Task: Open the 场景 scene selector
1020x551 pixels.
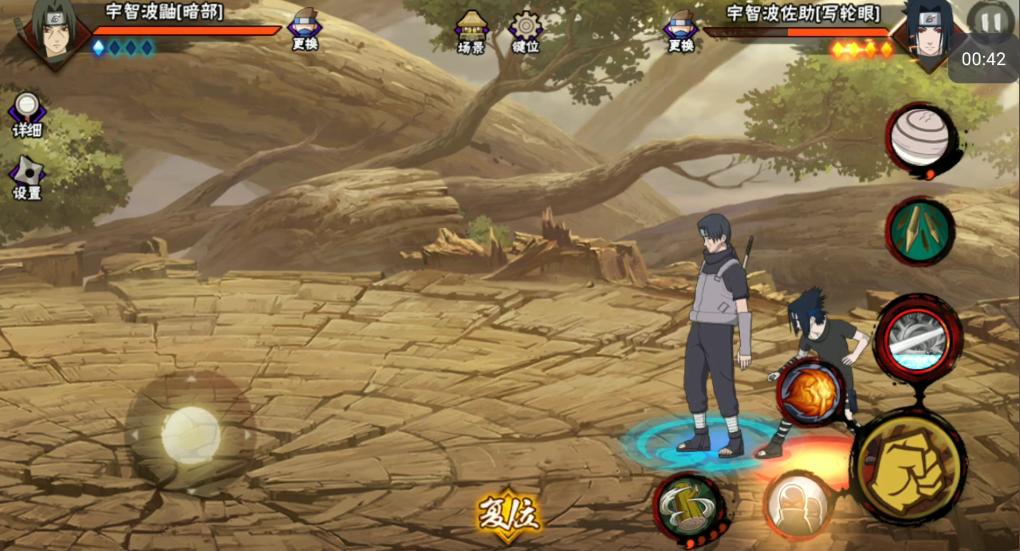Action: (x=471, y=32)
